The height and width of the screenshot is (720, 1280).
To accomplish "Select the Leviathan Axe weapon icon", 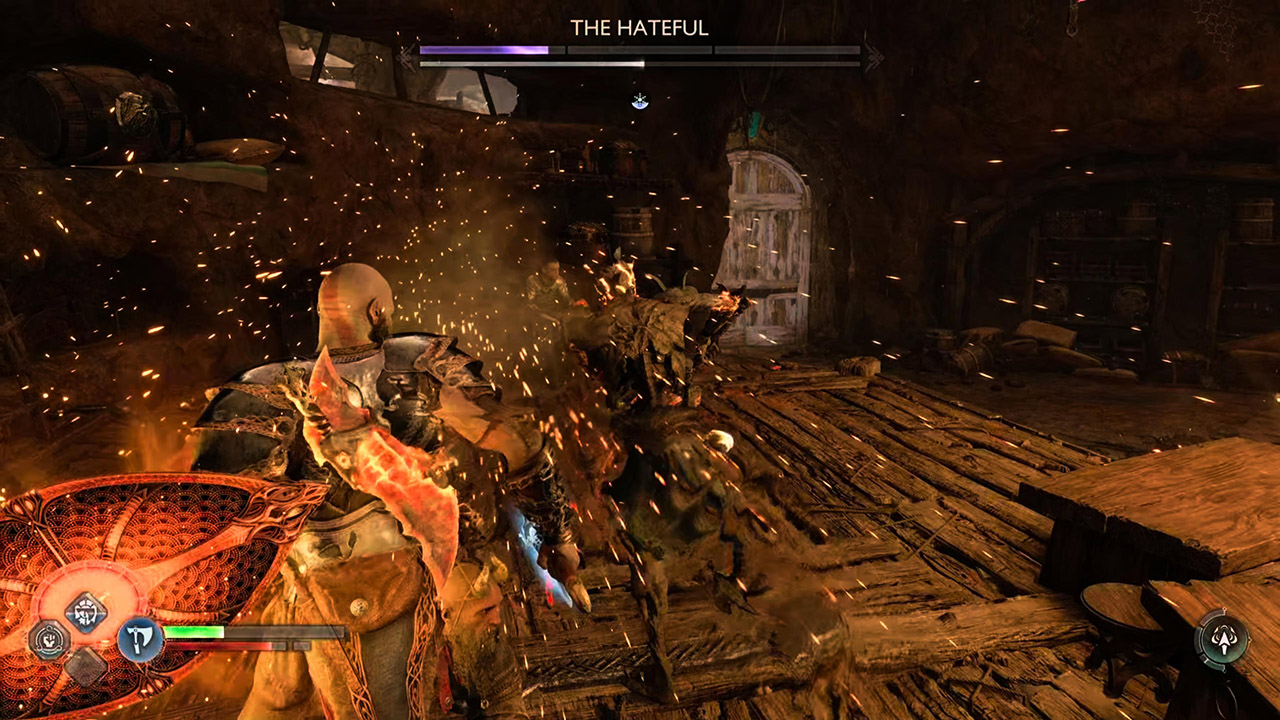I will pyautogui.click(x=140, y=638).
